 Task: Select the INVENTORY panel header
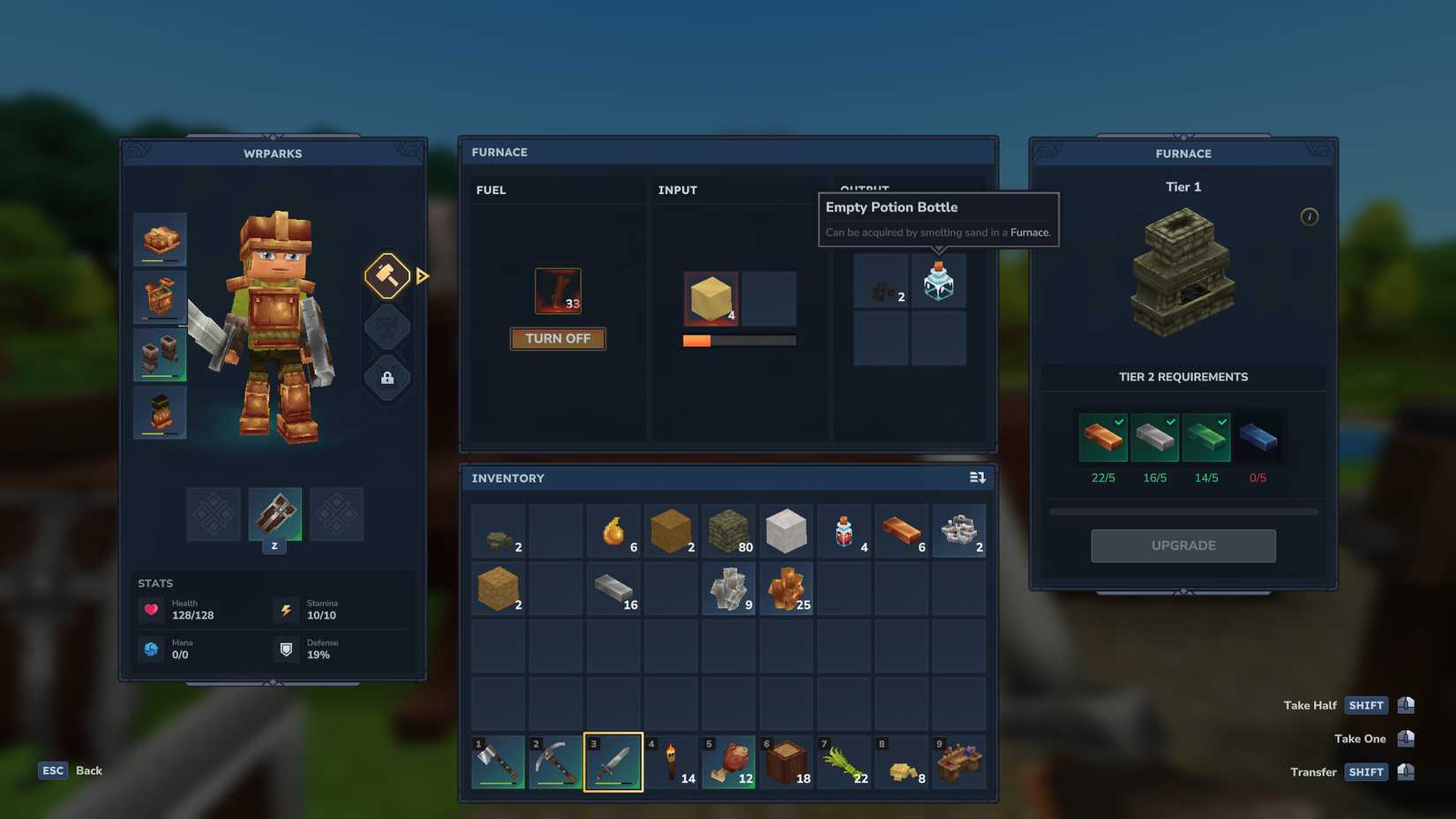(507, 477)
